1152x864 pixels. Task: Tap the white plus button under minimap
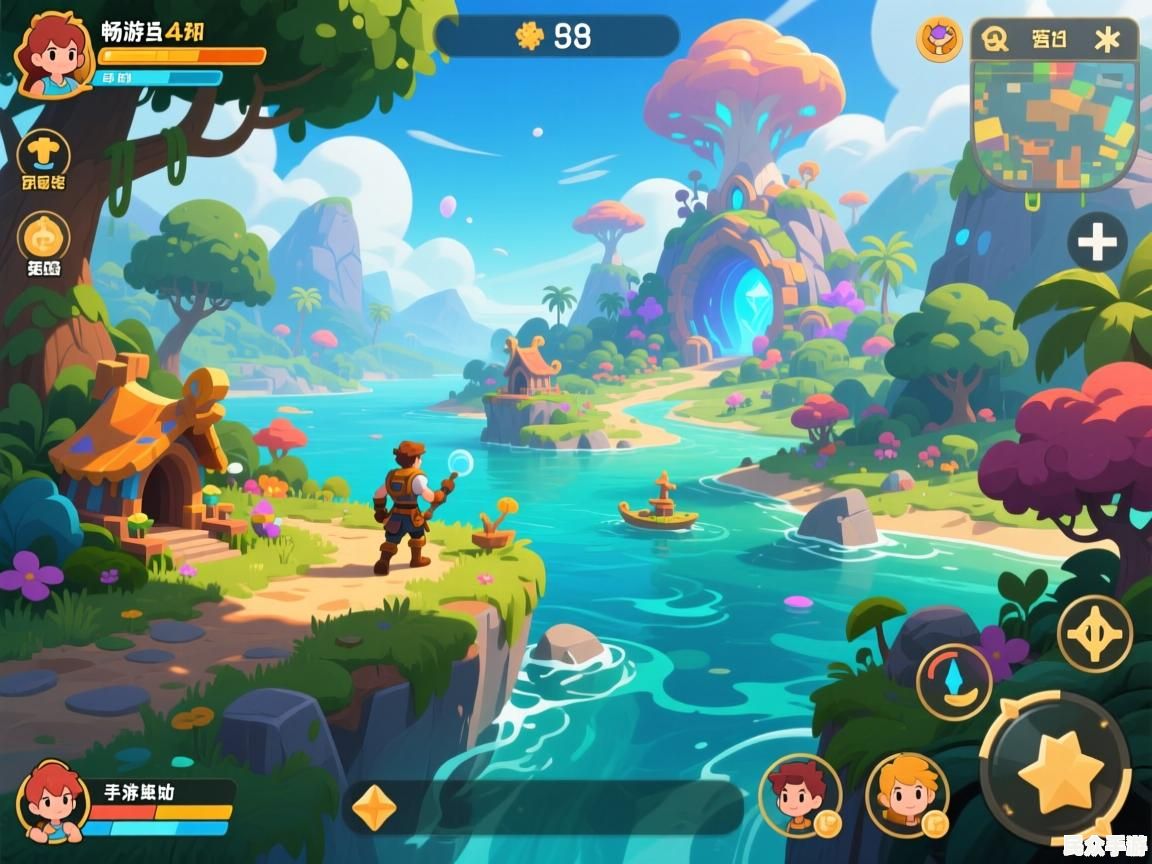(1097, 242)
